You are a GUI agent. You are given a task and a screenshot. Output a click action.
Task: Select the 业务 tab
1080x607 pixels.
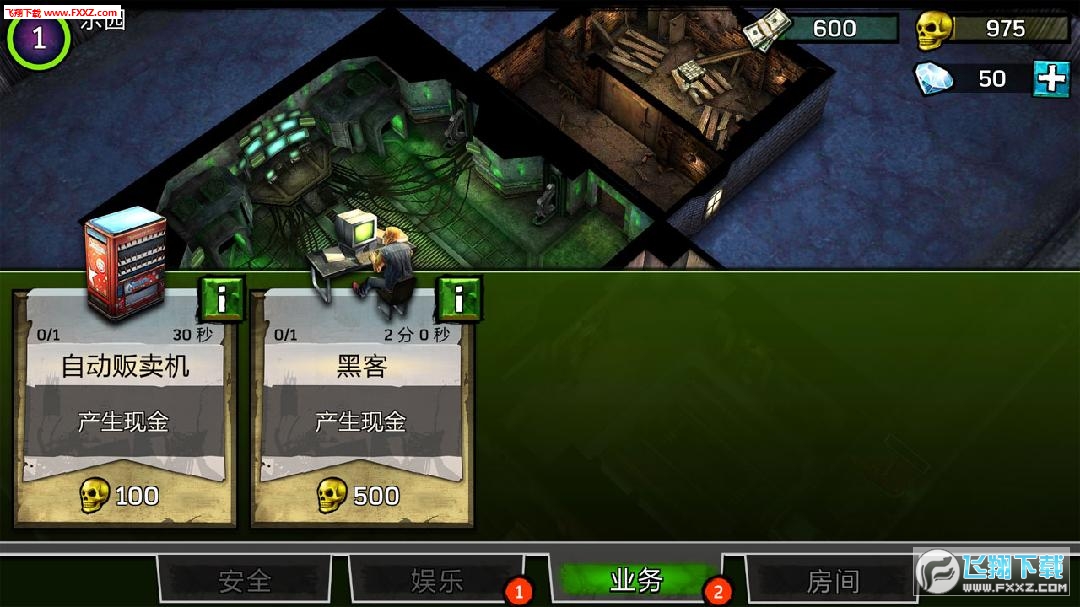pyautogui.click(x=636, y=580)
